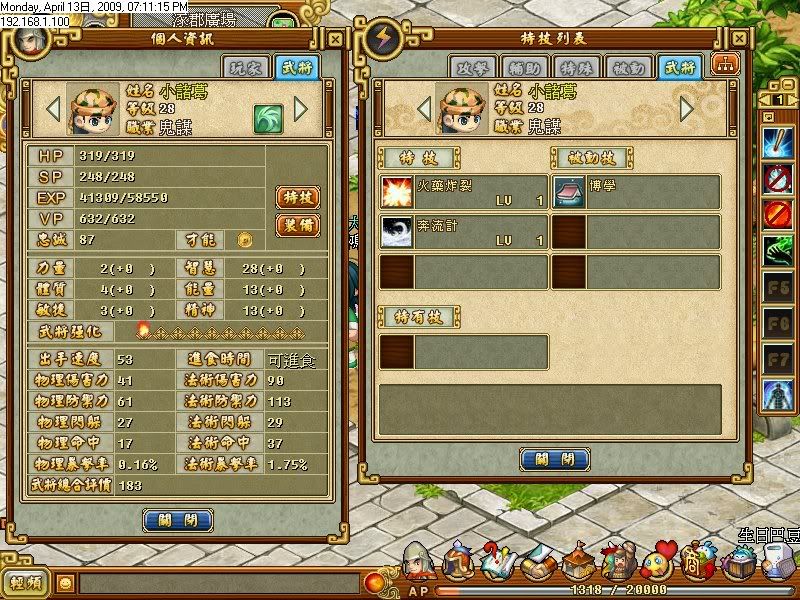Click the chat input box
800x600 pixels.
(x=218, y=582)
